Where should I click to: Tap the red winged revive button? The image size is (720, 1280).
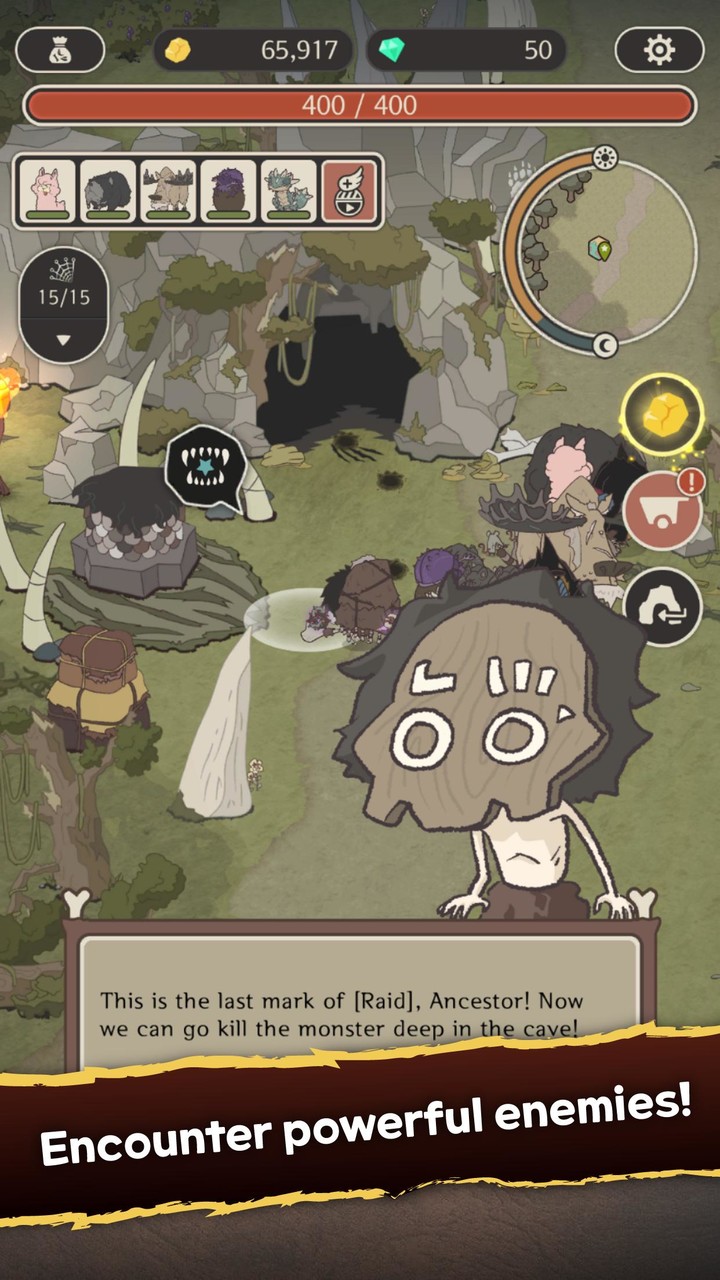click(x=350, y=190)
